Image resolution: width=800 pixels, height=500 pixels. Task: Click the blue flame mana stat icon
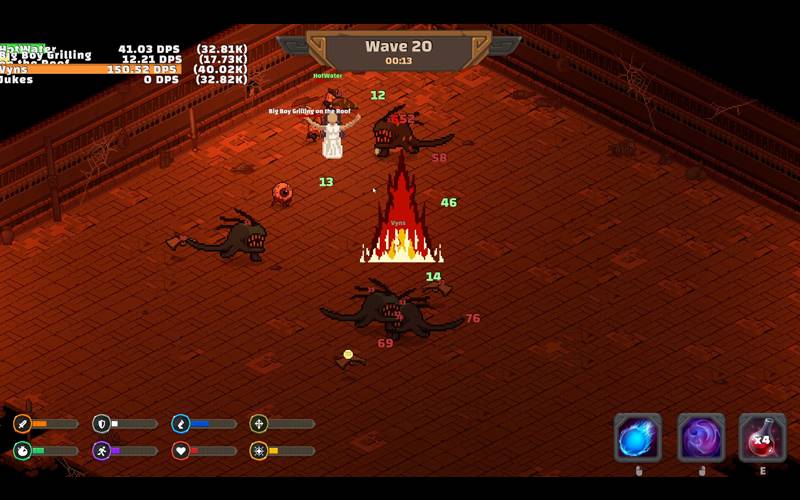pyautogui.click(x=180, y=424)
